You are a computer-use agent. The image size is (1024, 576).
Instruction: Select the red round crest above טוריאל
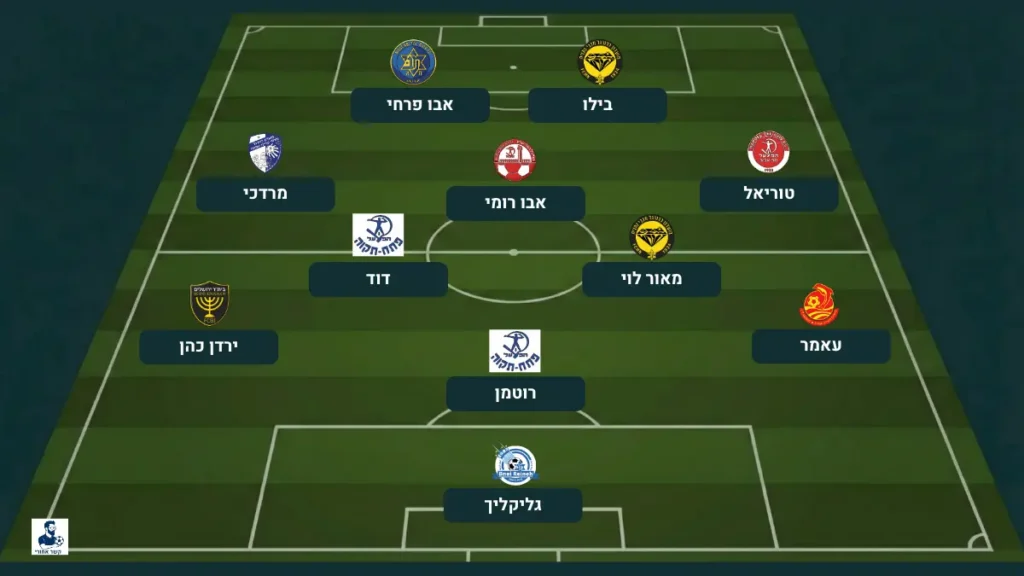[x=768, y=152]
